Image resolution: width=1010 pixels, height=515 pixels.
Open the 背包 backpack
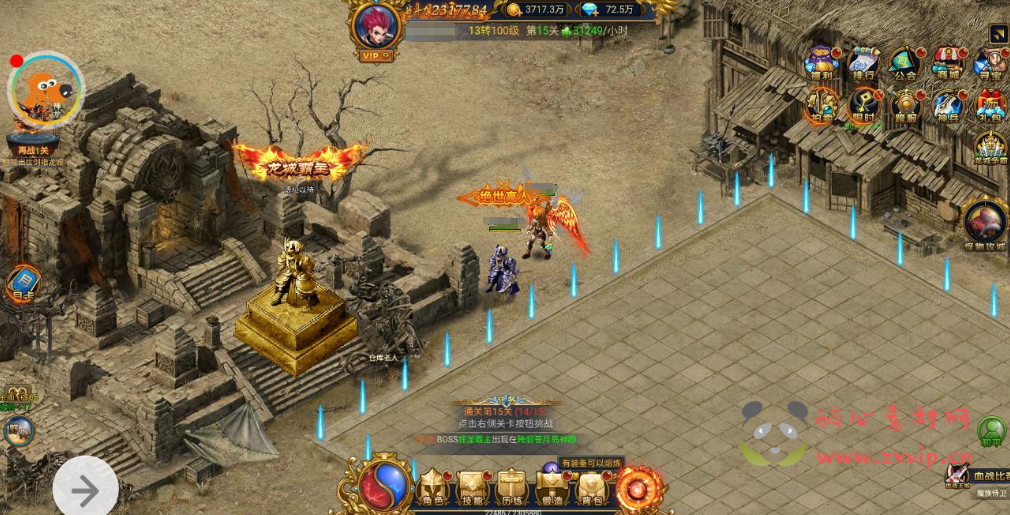coord(591,489)
